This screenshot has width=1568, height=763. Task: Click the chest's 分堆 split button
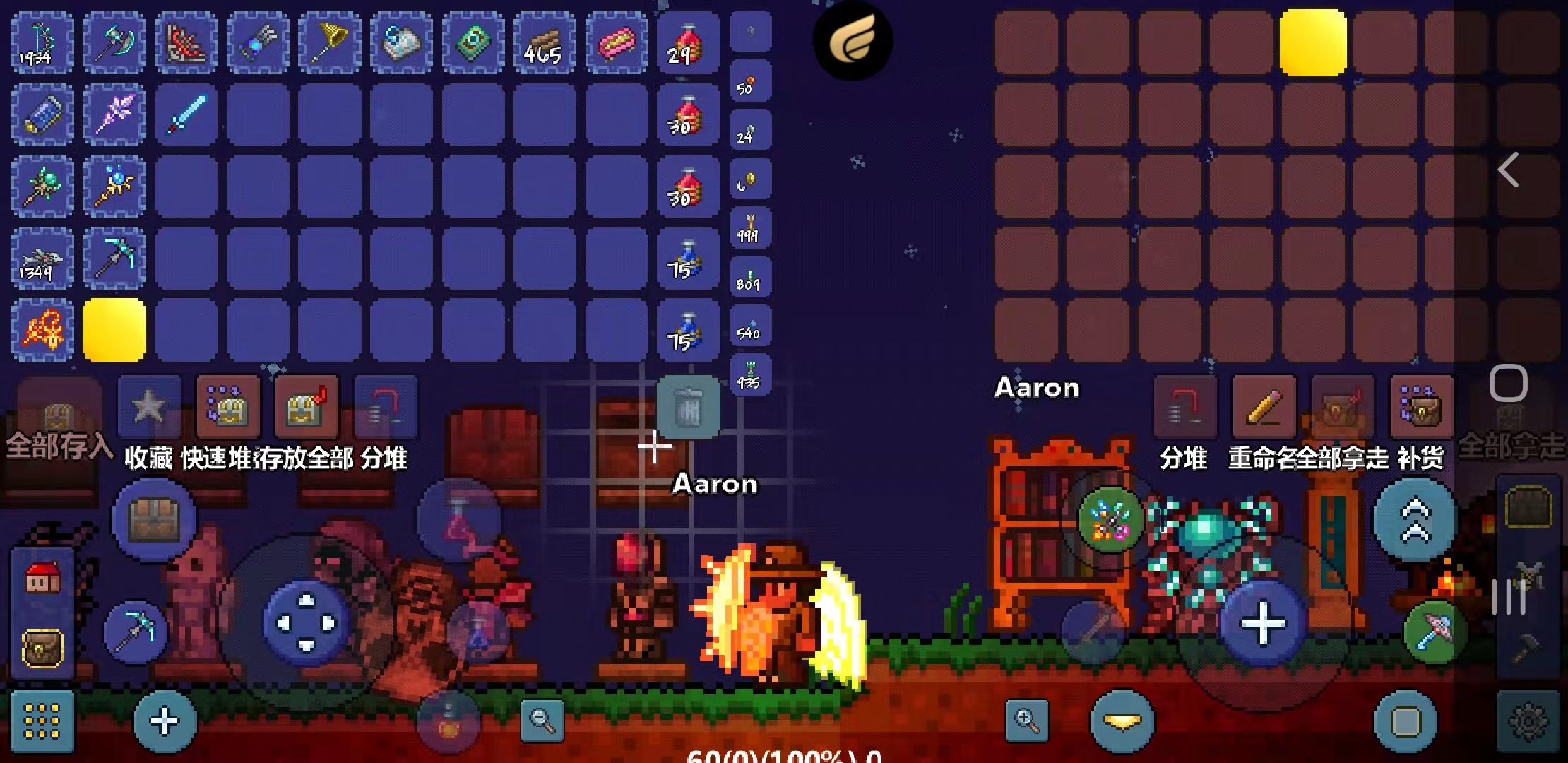click(x=1185, y=408)
